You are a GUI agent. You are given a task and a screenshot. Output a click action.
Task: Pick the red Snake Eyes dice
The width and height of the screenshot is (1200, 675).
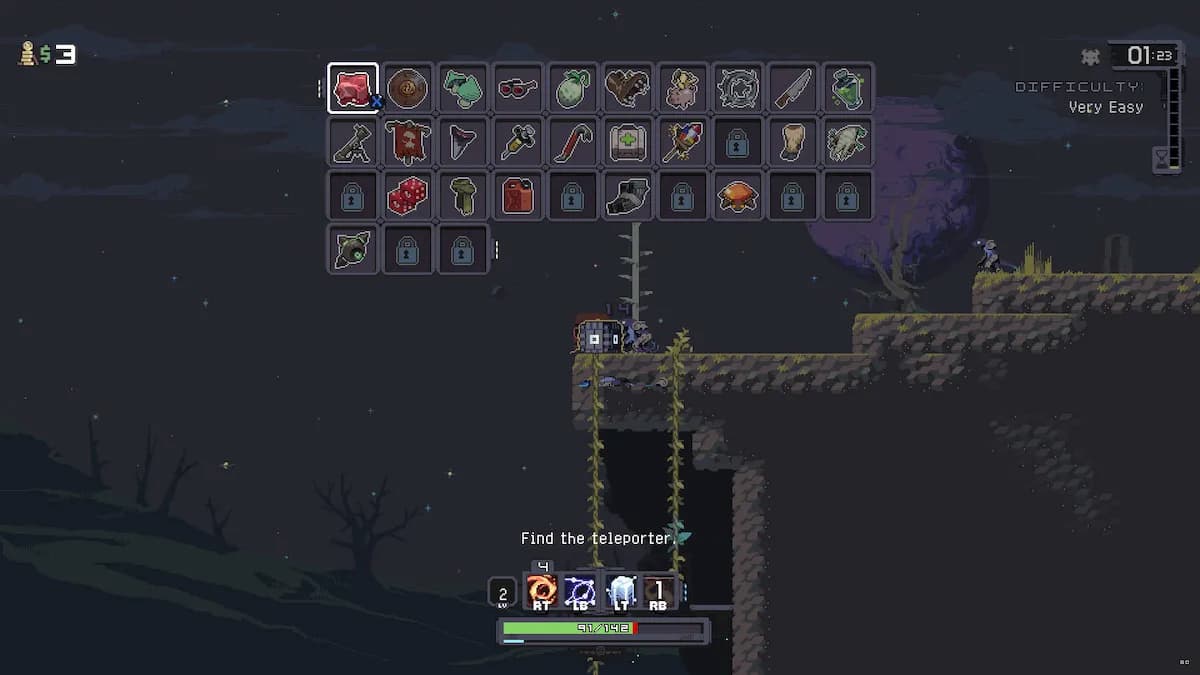pyautogui.click(x=408, y=196)
